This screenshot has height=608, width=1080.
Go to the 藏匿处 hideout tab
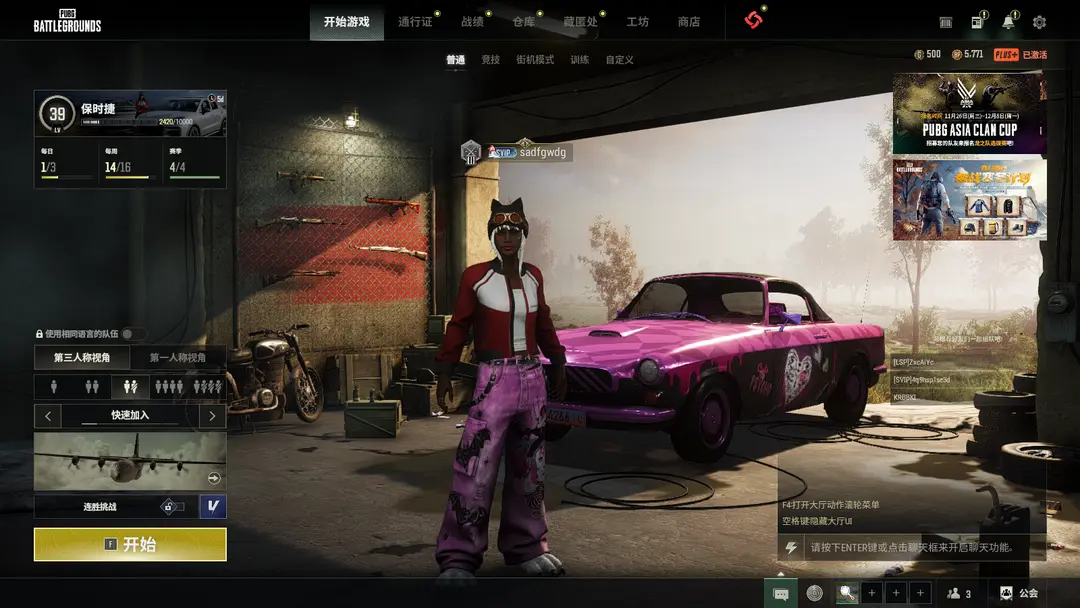(x=580, y=21)
